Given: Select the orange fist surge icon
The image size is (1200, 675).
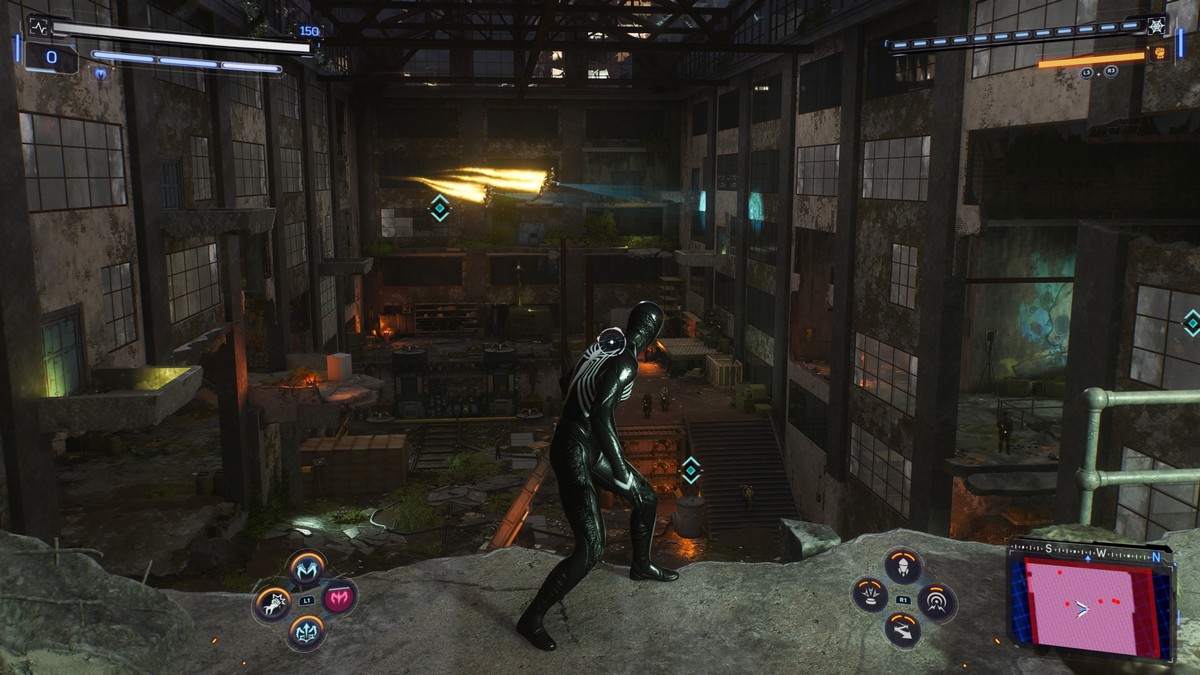Looking at the screenshot, I should (x=1158, y=54).
